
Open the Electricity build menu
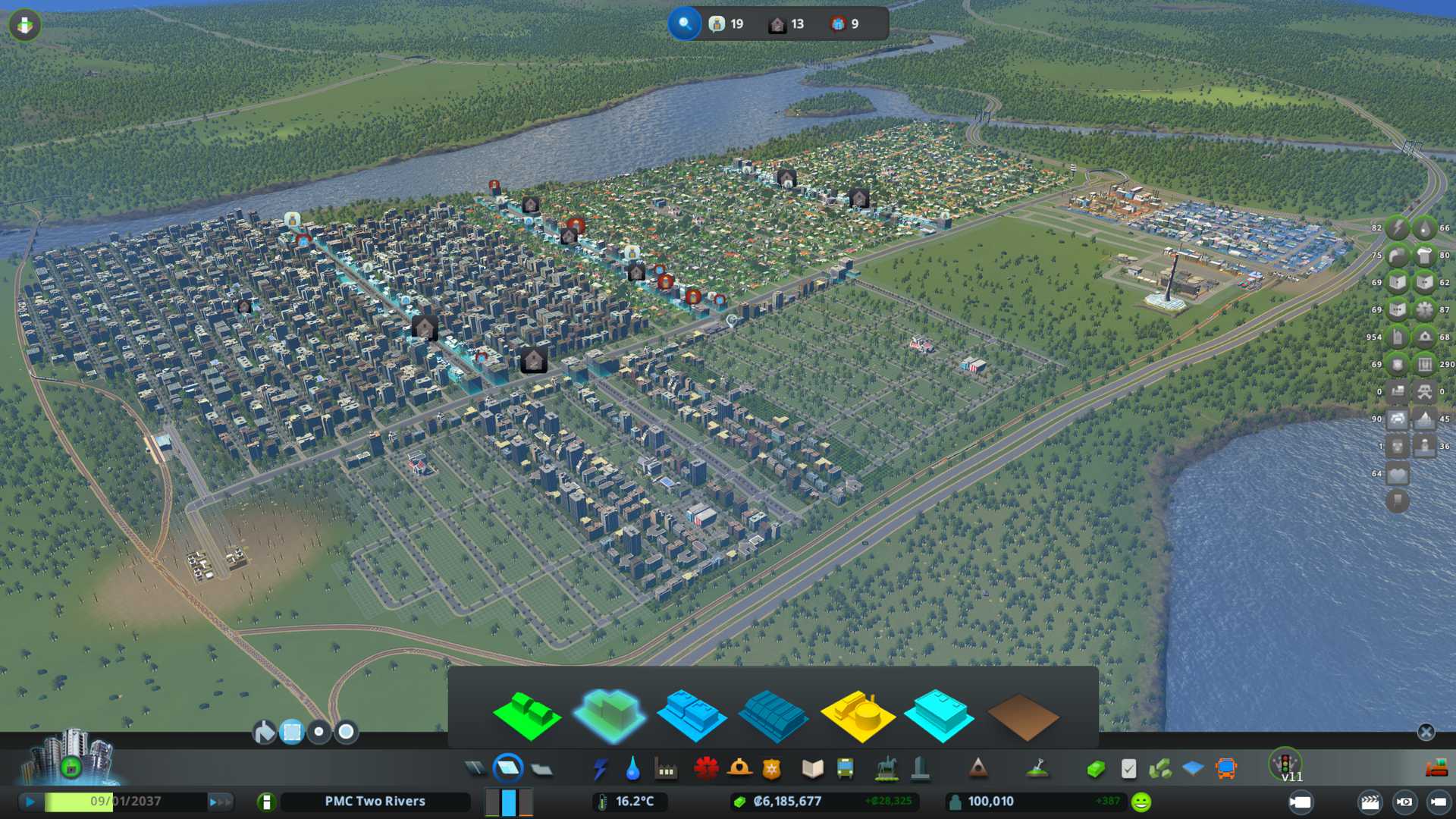pyautogui.click(x=600, y=769)
